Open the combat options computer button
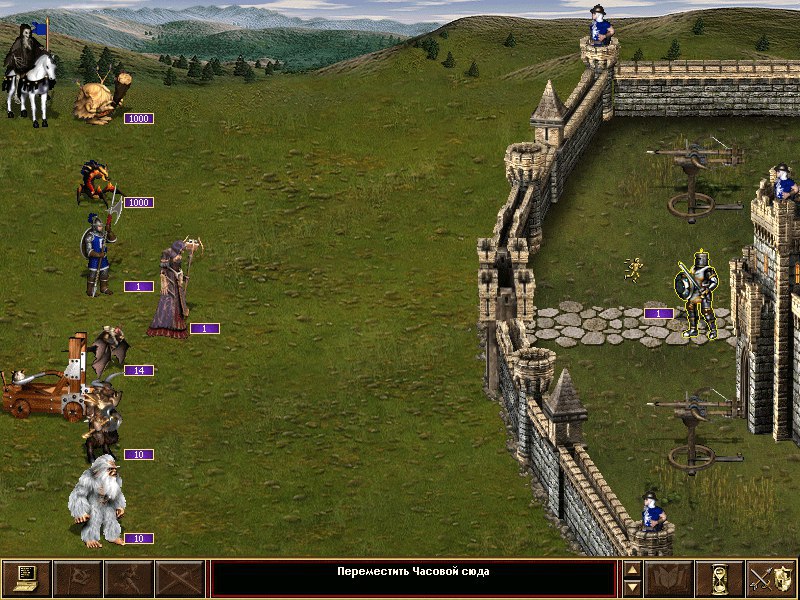800x600 pixels. pos(26,579)
